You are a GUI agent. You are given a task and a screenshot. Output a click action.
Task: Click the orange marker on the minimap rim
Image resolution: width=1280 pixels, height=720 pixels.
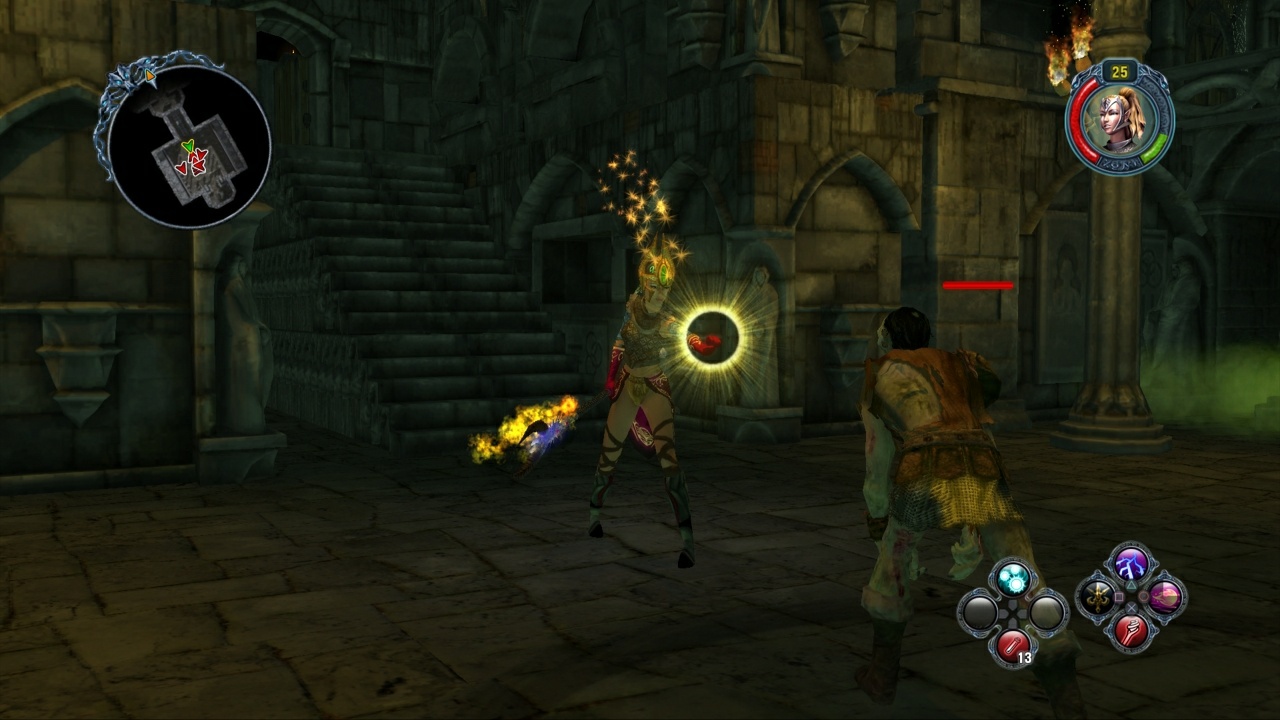[x=150, y=76]
